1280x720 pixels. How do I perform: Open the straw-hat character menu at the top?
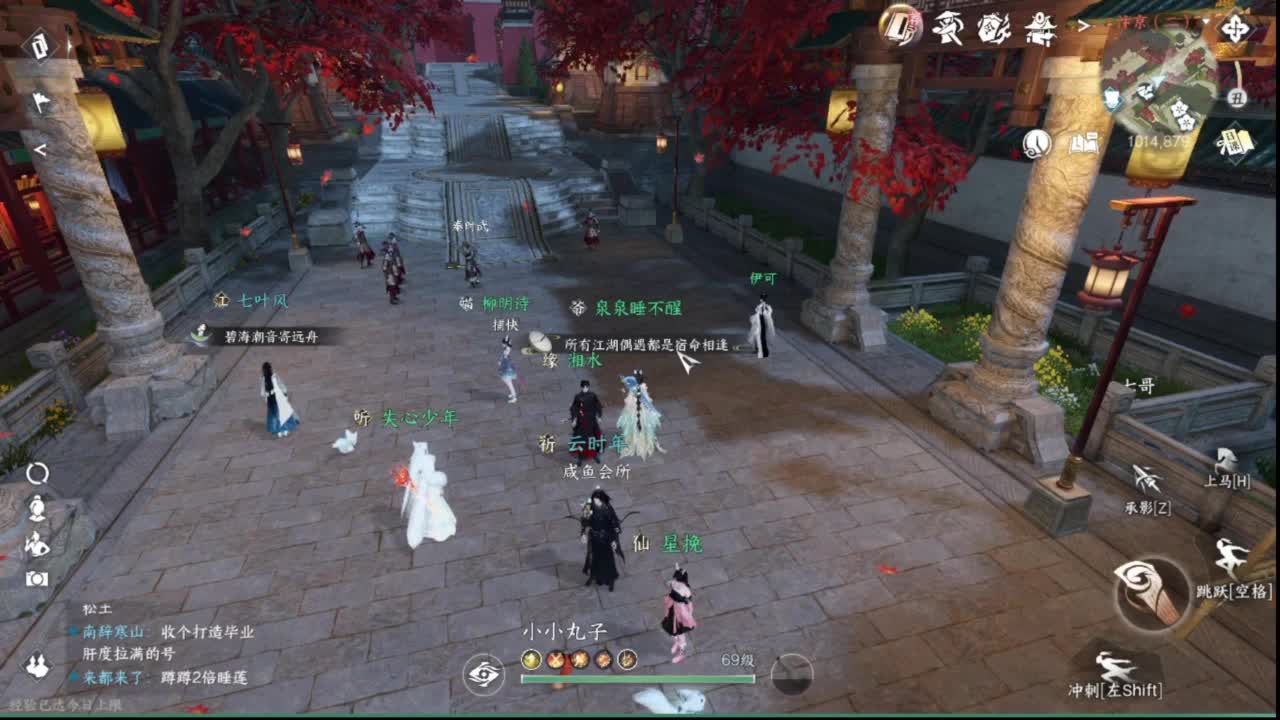coord(948,28)
